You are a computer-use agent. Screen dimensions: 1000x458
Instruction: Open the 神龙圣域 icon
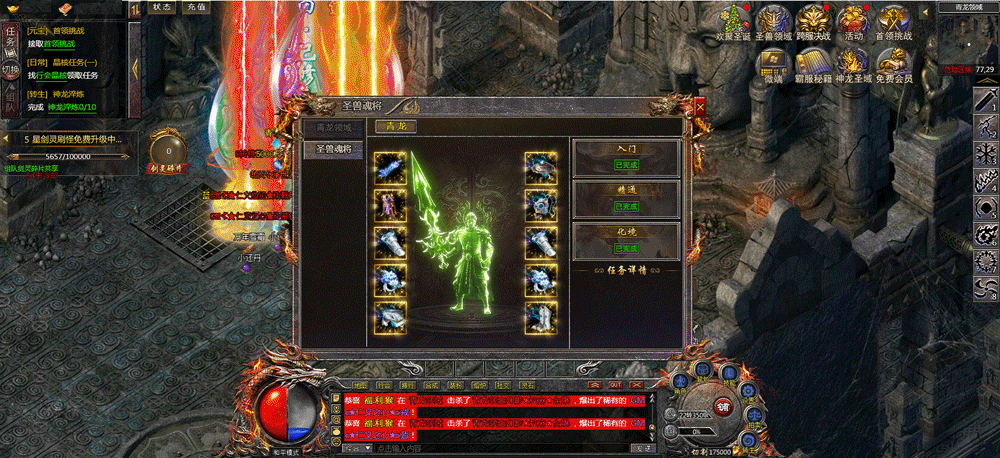tap(853, 62)
